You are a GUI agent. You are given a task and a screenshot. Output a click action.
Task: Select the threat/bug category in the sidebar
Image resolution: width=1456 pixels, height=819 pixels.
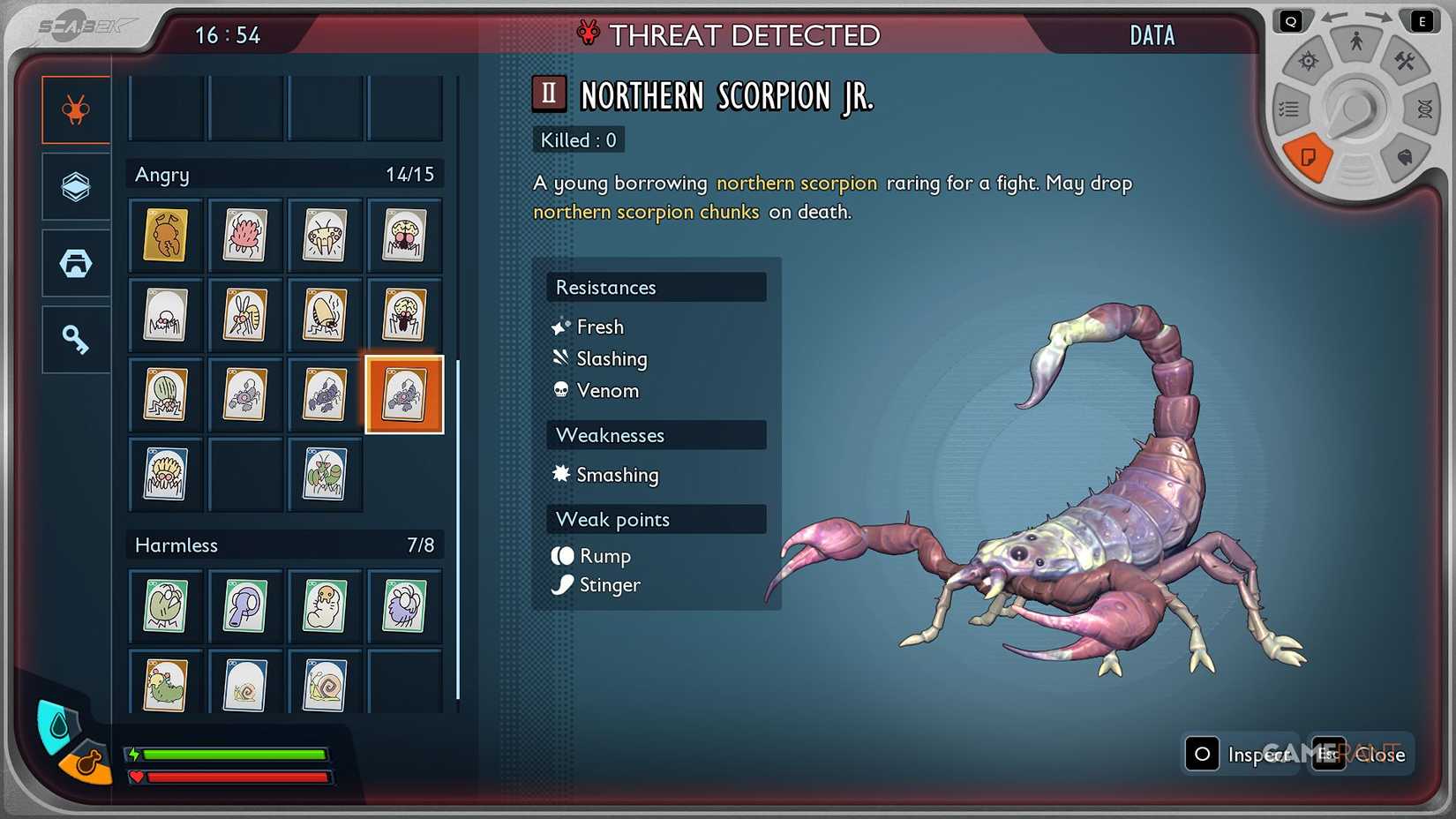75,109
